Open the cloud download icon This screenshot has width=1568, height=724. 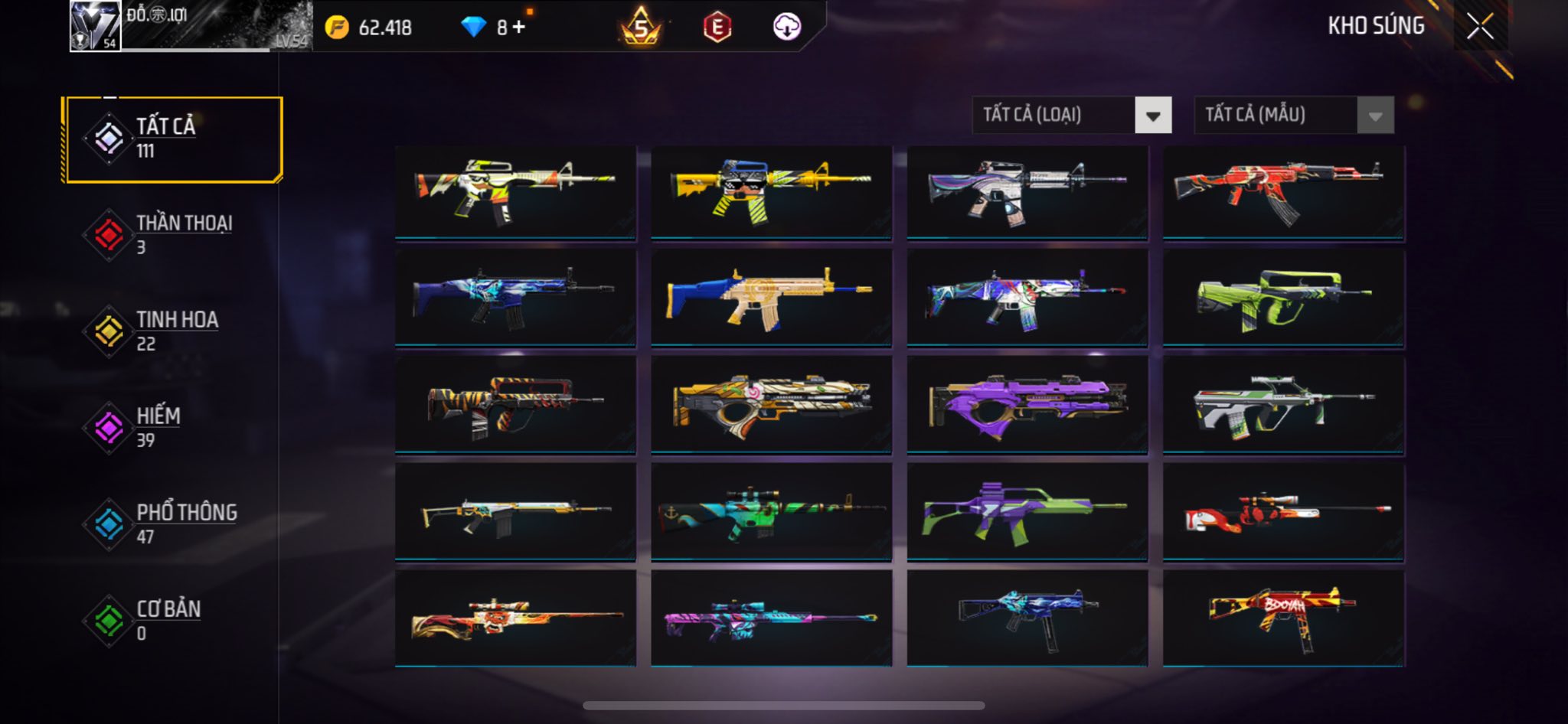(786, 28)
